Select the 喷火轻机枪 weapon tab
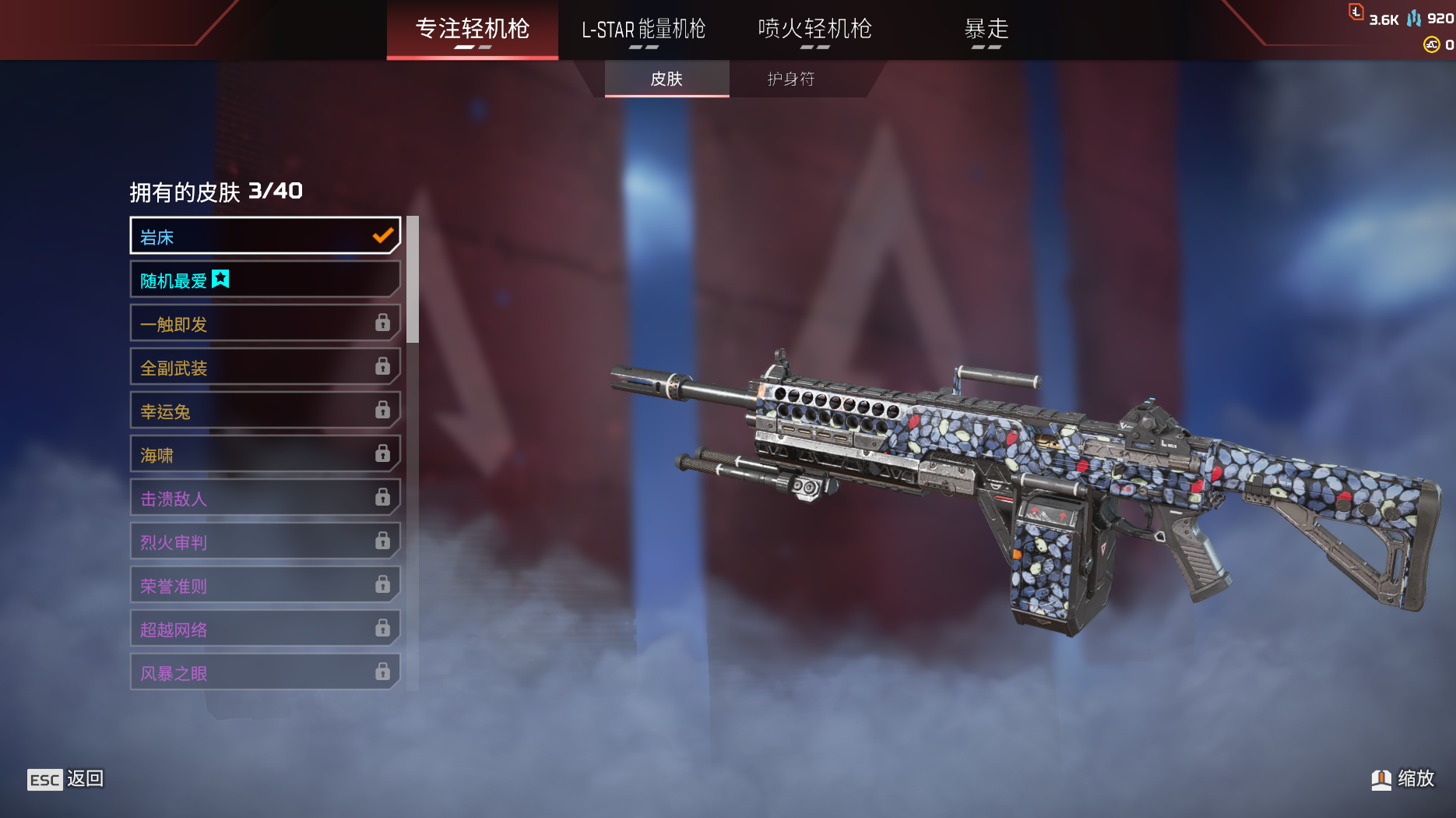The image size is (1456, 818). 814,30
